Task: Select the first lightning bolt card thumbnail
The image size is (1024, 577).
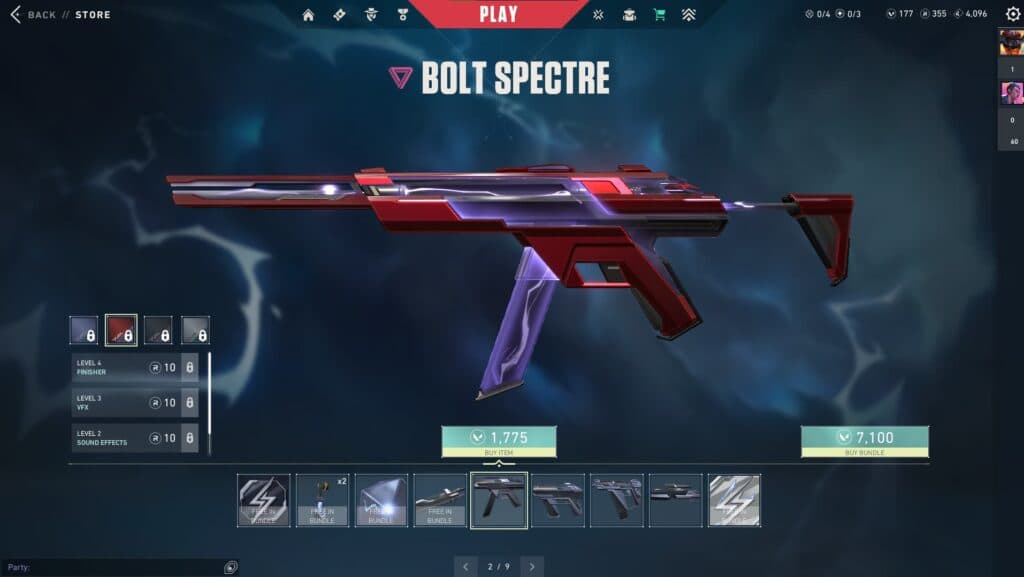Action: pyautogui.click(x=264, y=500)
